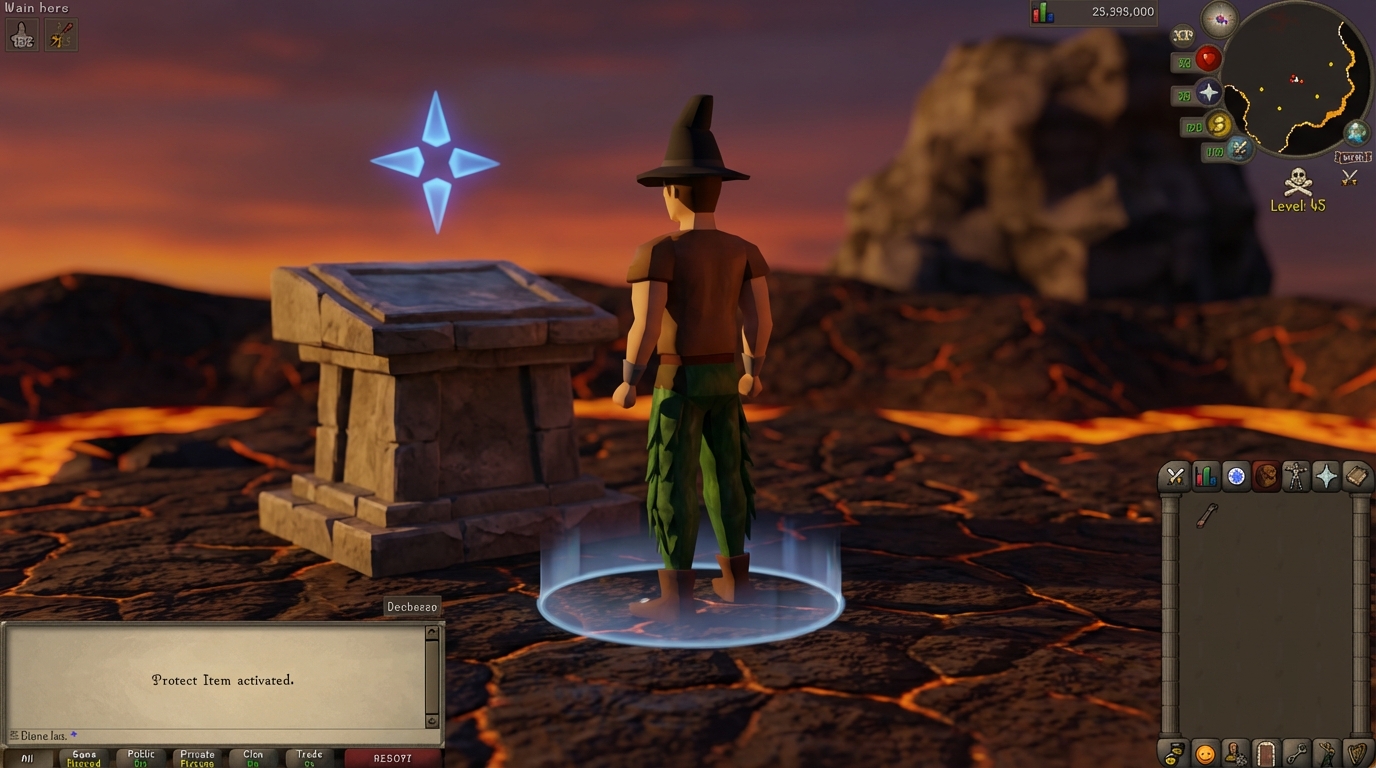Open the Quest List tab
1376x768 pixels.
(1236, 477)
